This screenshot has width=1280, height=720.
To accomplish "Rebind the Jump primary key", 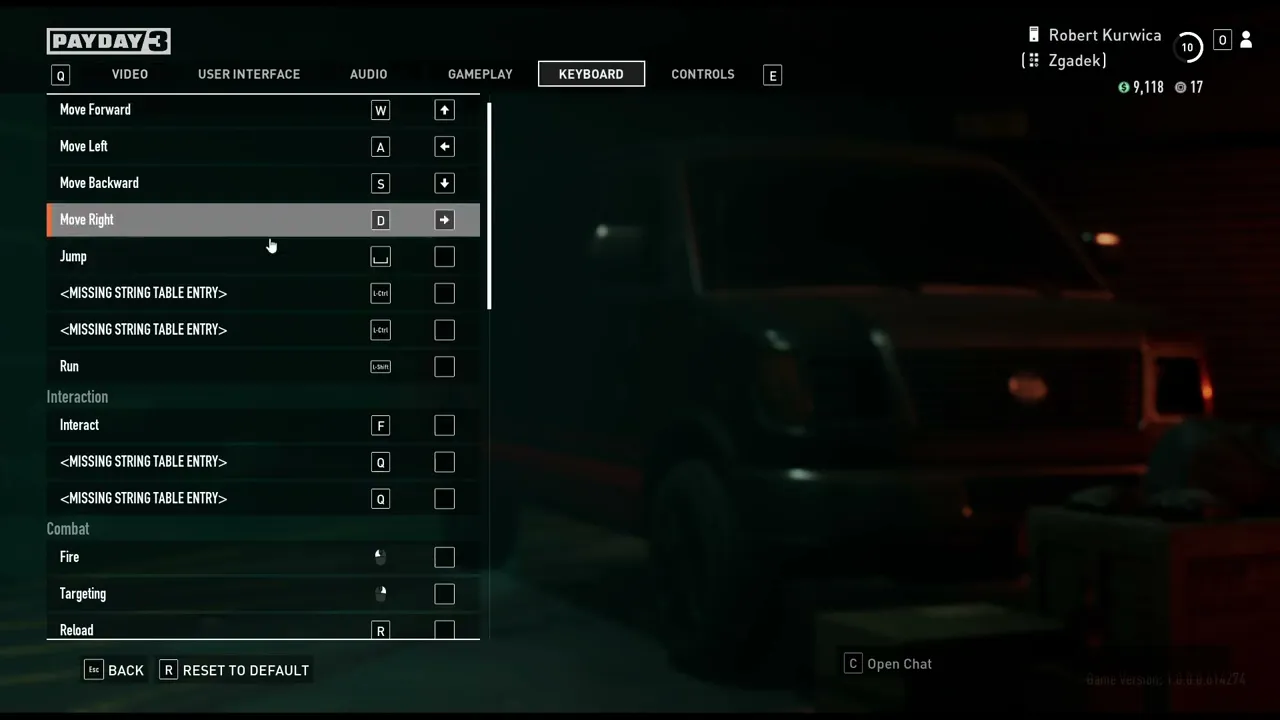I will (380, 257).
